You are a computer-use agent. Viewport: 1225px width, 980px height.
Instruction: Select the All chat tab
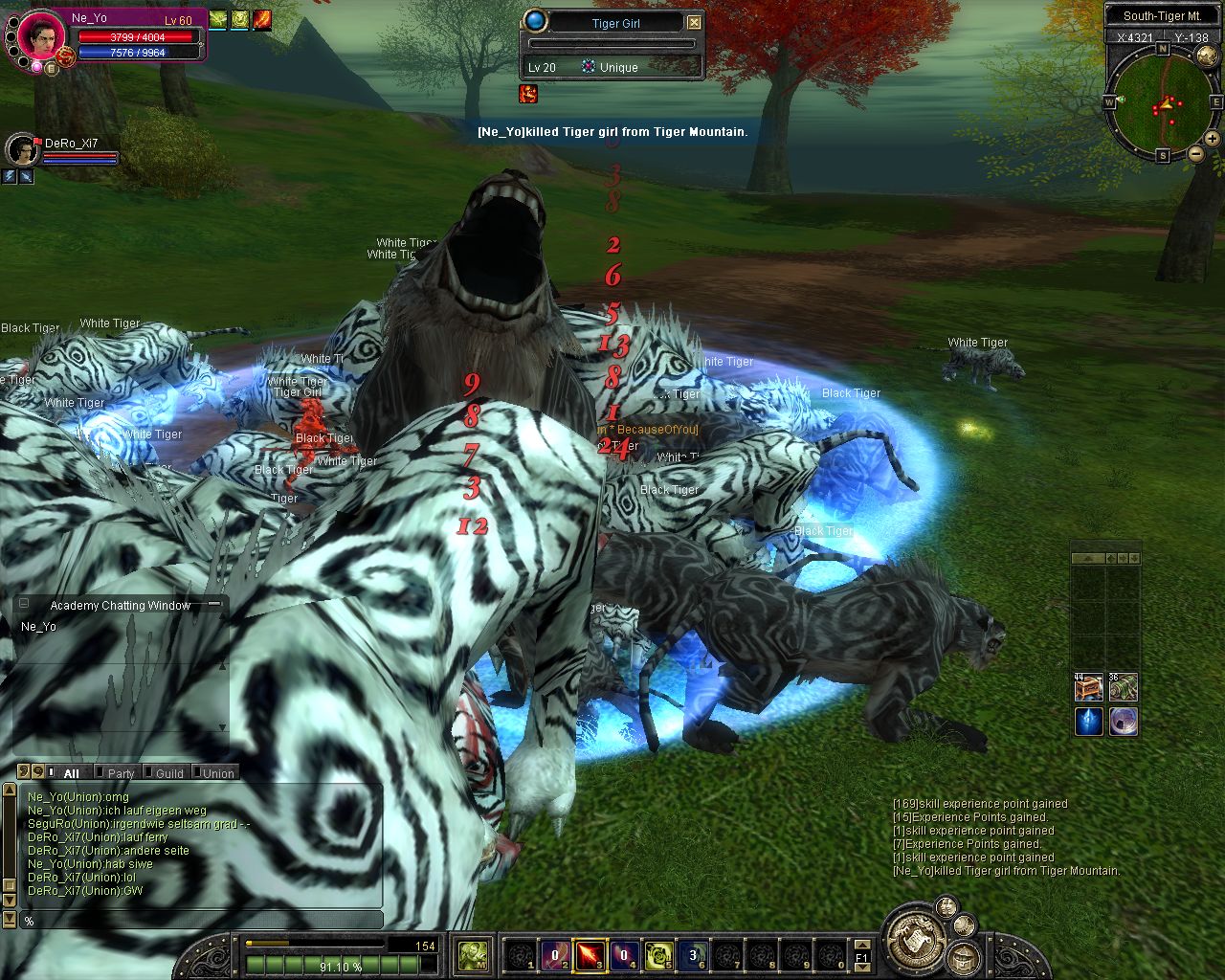71,773
